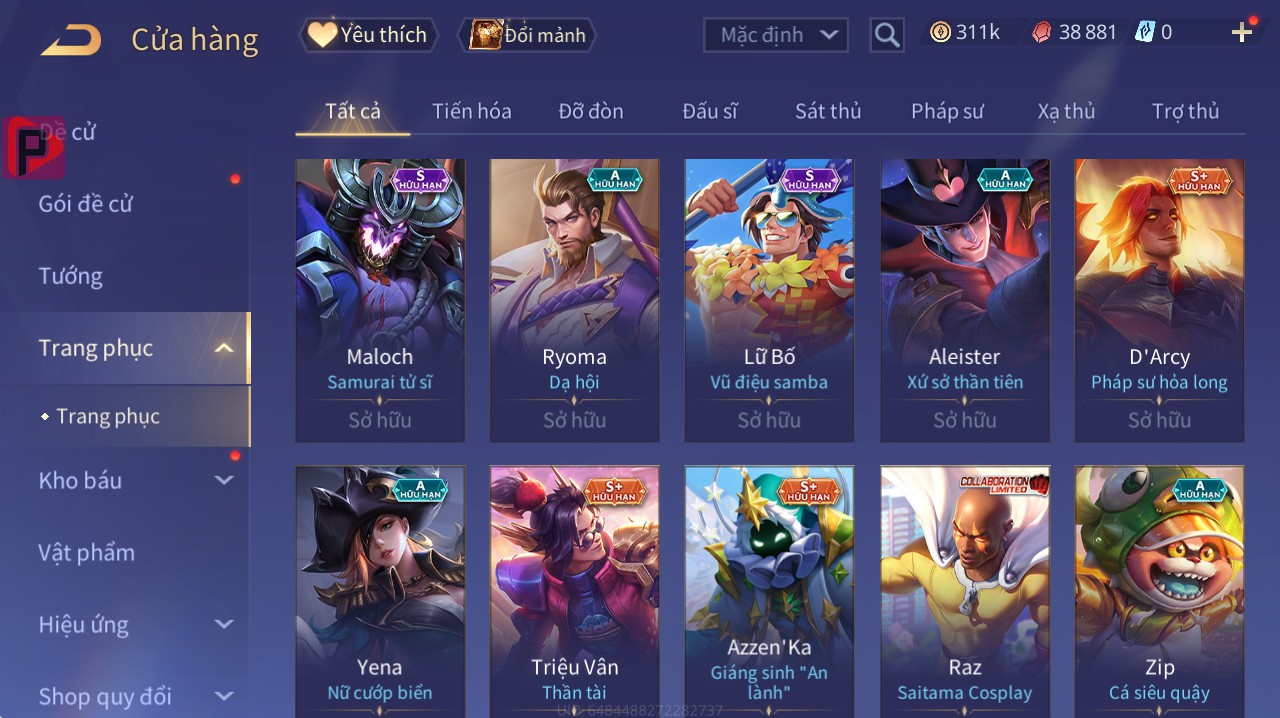1280x718 pixels.
Task: Select the Pháp sư tab
Action: coord(947,111)
